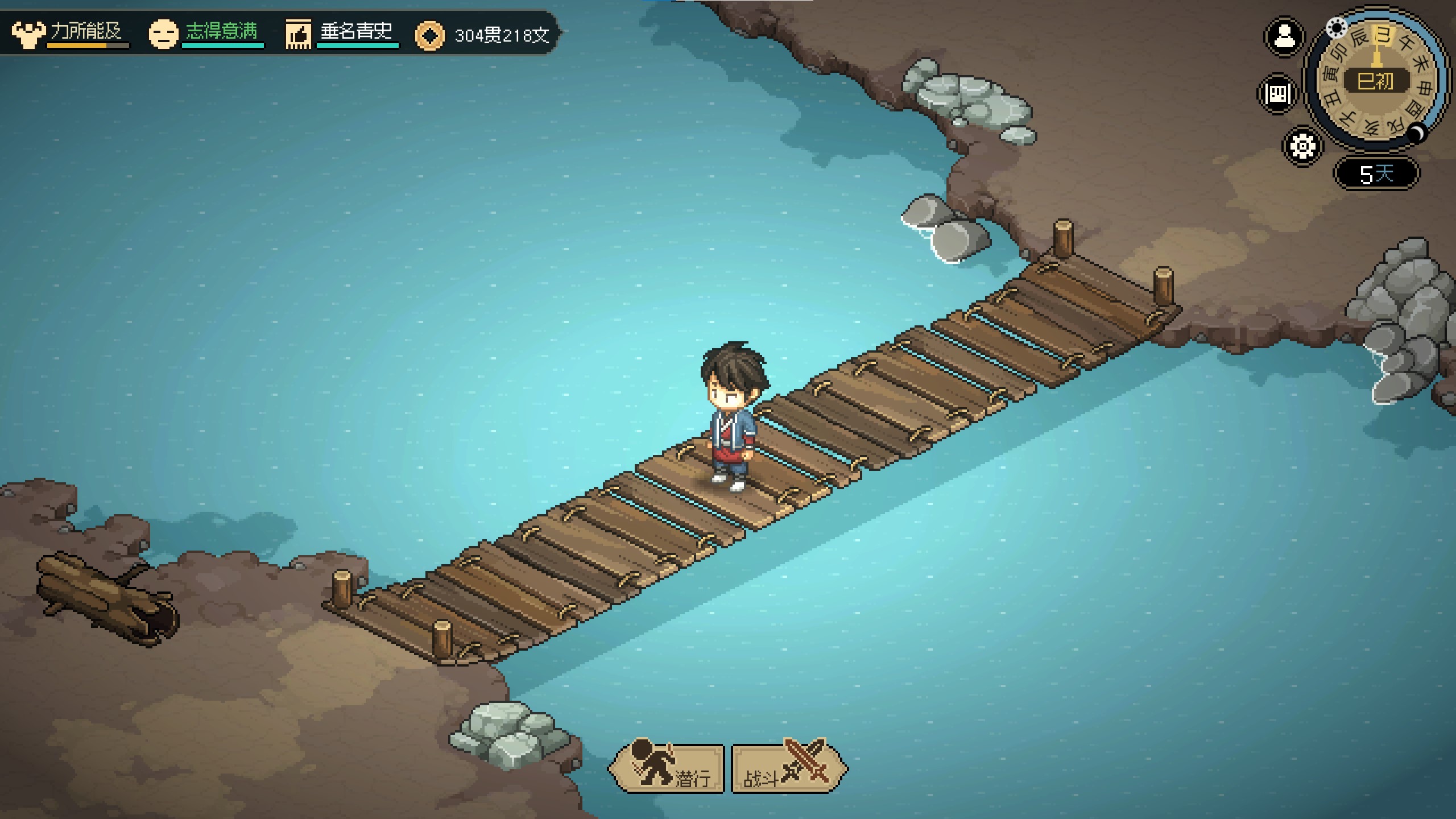The width and height of the screenshot is (1456, 819).
Task: Enter 战斗 combat mode
Action: [788, 768]
